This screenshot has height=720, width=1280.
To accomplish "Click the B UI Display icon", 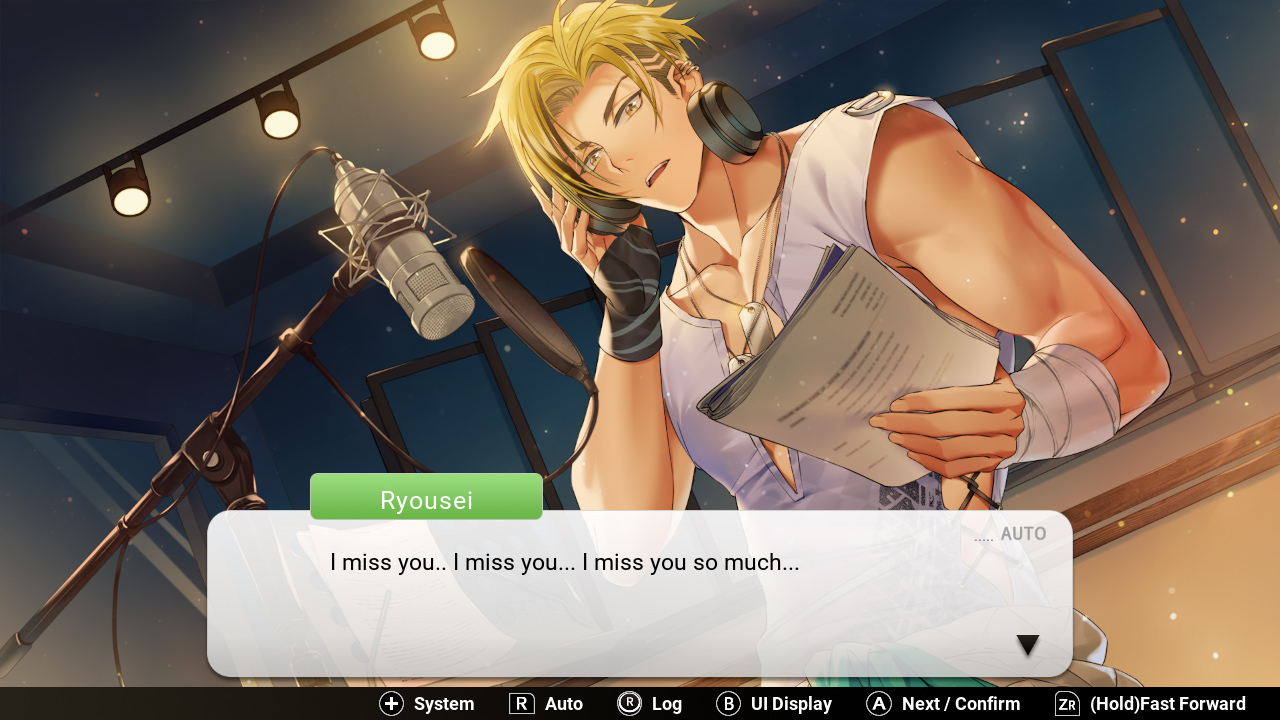I will (x=727, y=703).
